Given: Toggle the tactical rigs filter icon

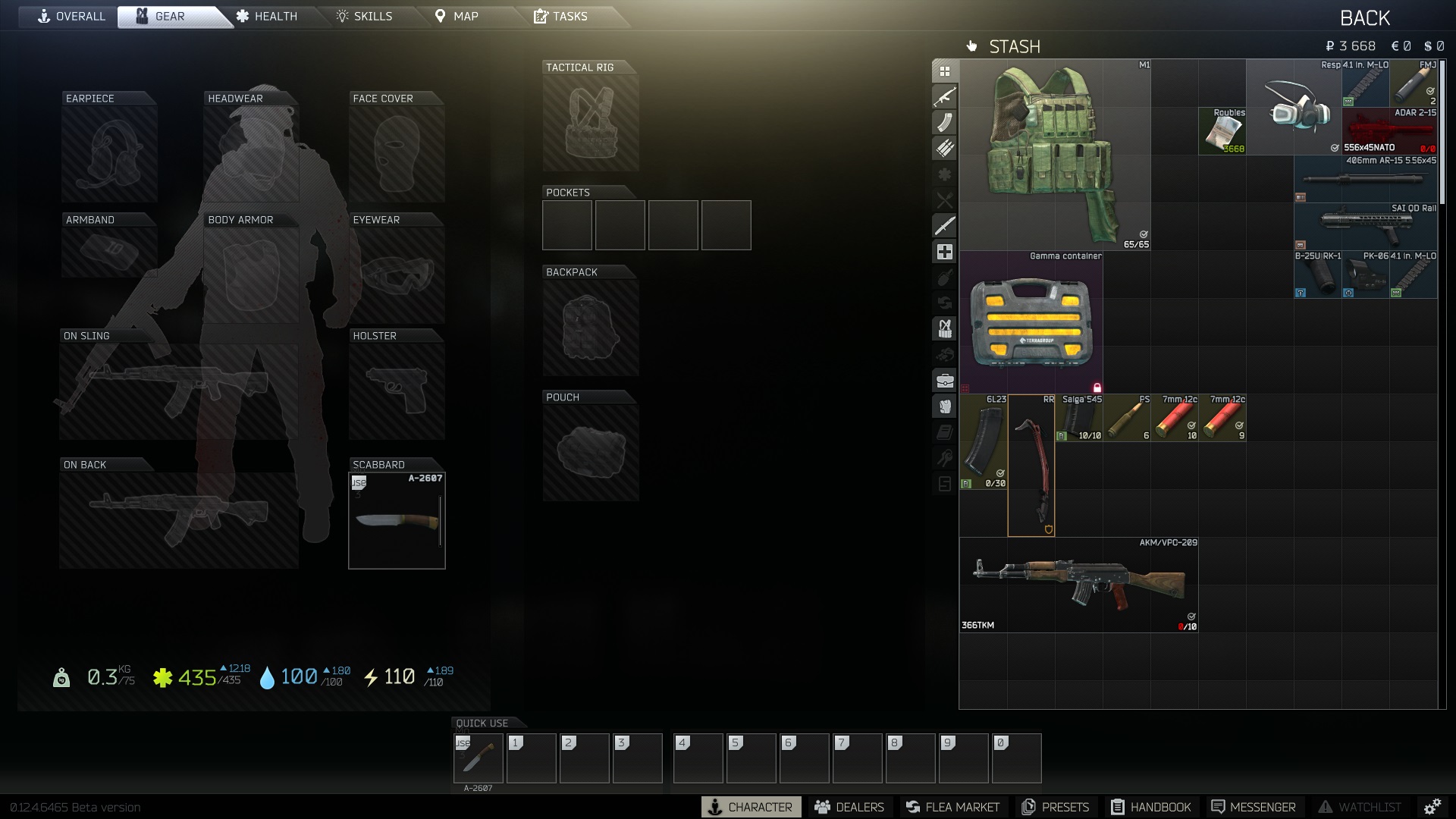Looking at the screenshot, I should [x=944, y=328].
